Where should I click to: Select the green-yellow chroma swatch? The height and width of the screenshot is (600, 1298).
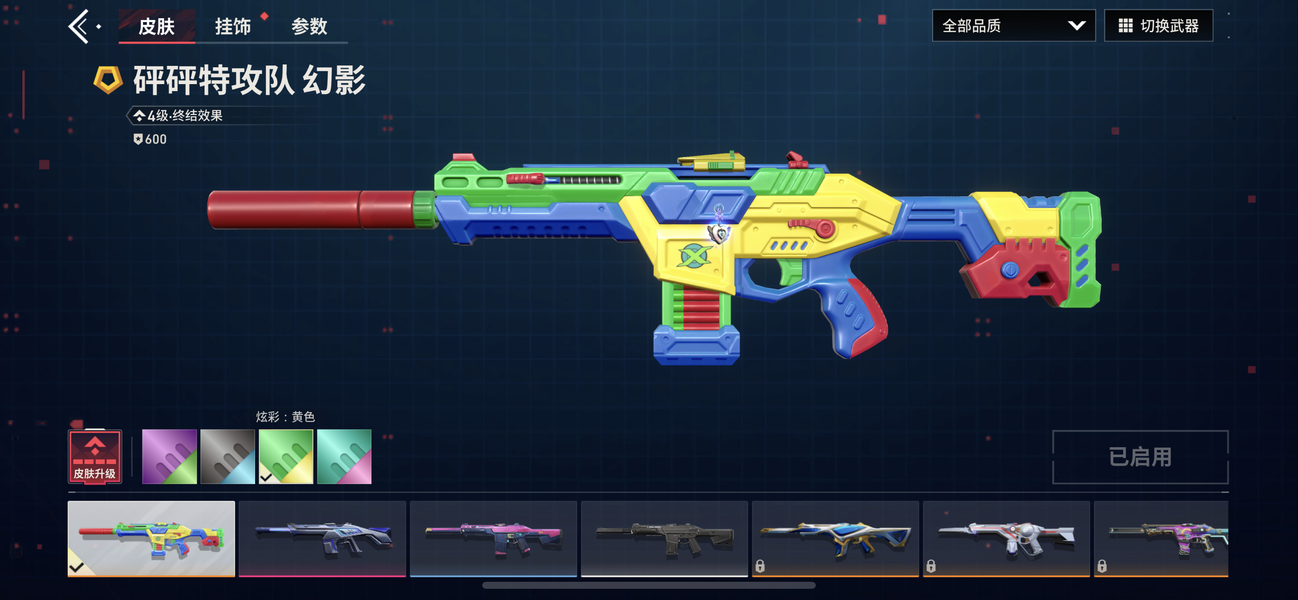click(286, 457)
